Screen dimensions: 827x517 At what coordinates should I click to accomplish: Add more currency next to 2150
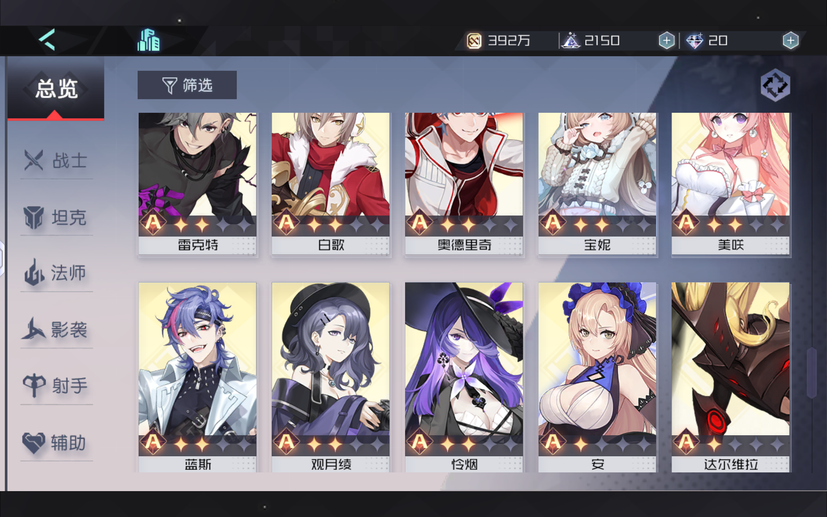click(x=666, y=41)
